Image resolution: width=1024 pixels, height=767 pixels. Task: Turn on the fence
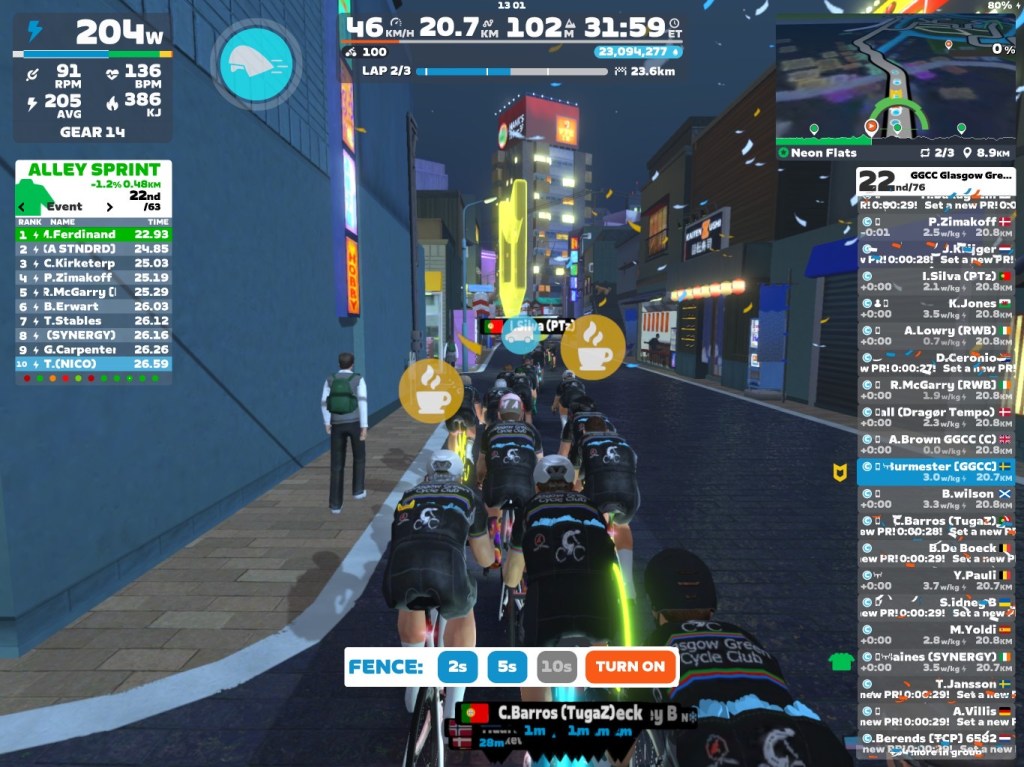pyautogui.click(x=630, y=667)
